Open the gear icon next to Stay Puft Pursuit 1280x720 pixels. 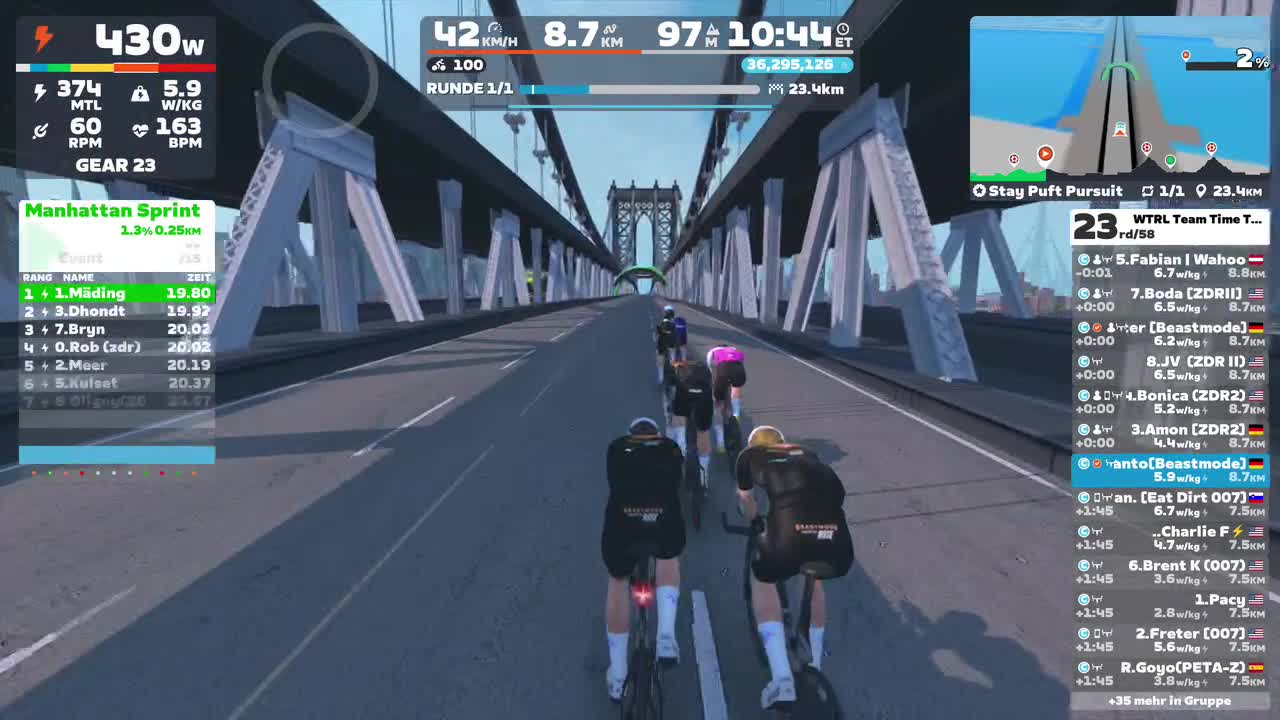pos(978,190)
